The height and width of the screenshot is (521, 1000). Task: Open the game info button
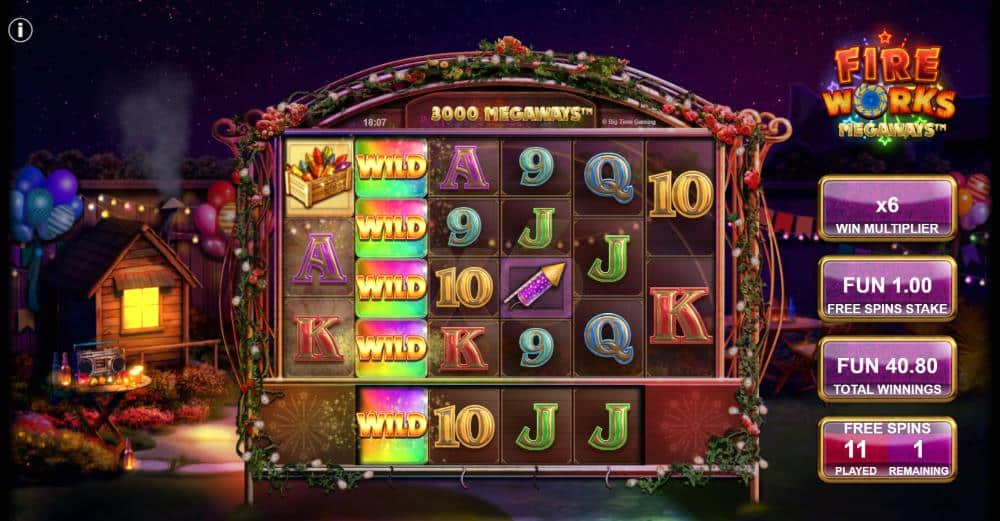pos(21,30)
